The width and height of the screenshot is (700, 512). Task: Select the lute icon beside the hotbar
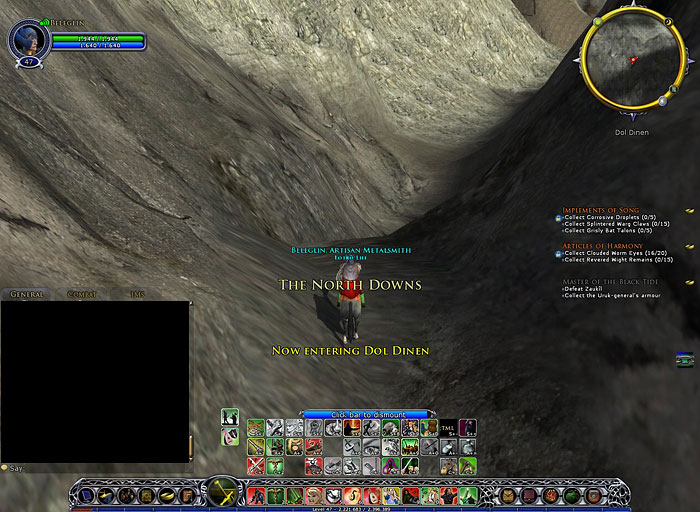[230, 436]
